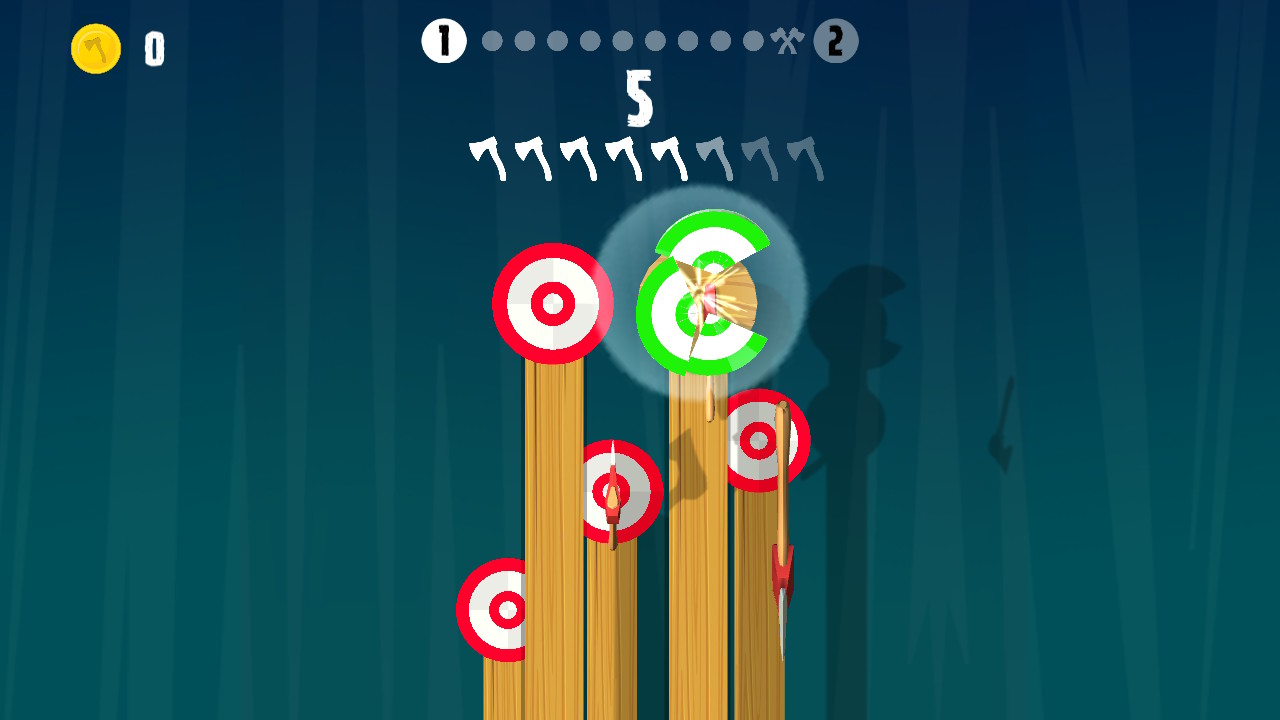Click the first gray progress dot
Viewport: 1280px width, 720px height.
click(492, 40)
